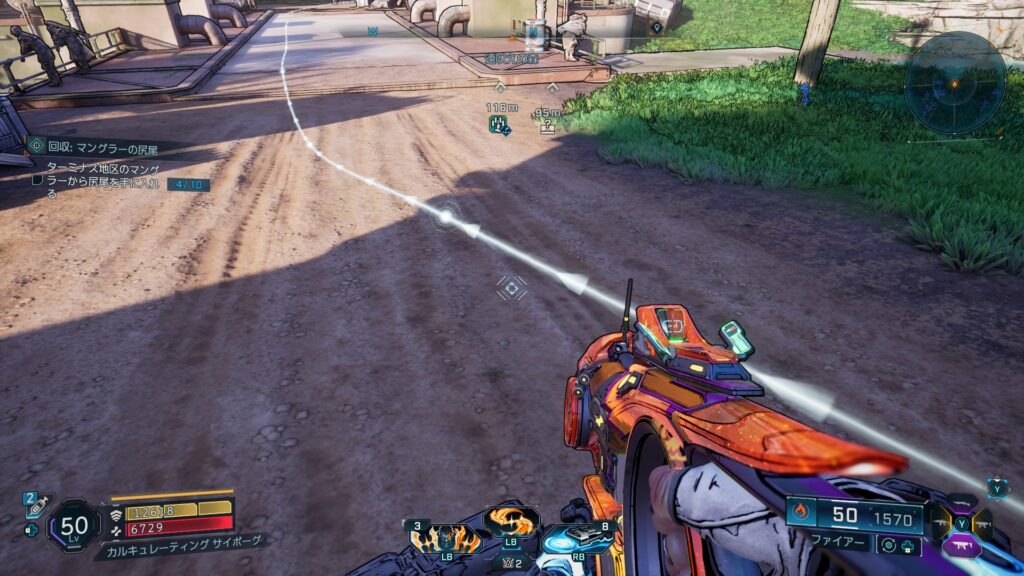Open the circular minimap
Image resolution: width=1024 pixels, height=576 pixels.
954,83
